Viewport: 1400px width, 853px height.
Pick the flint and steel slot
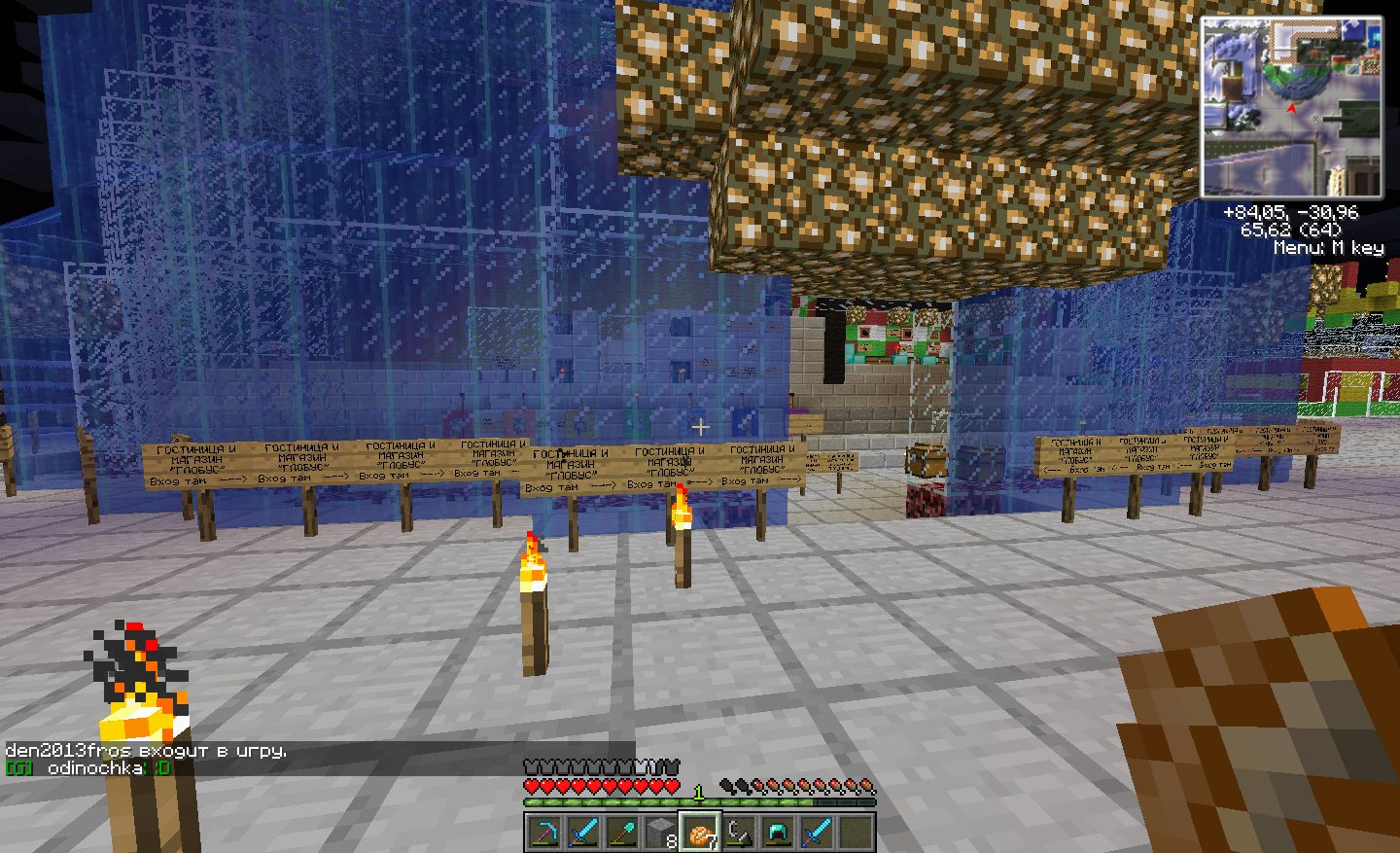(739, 833)
